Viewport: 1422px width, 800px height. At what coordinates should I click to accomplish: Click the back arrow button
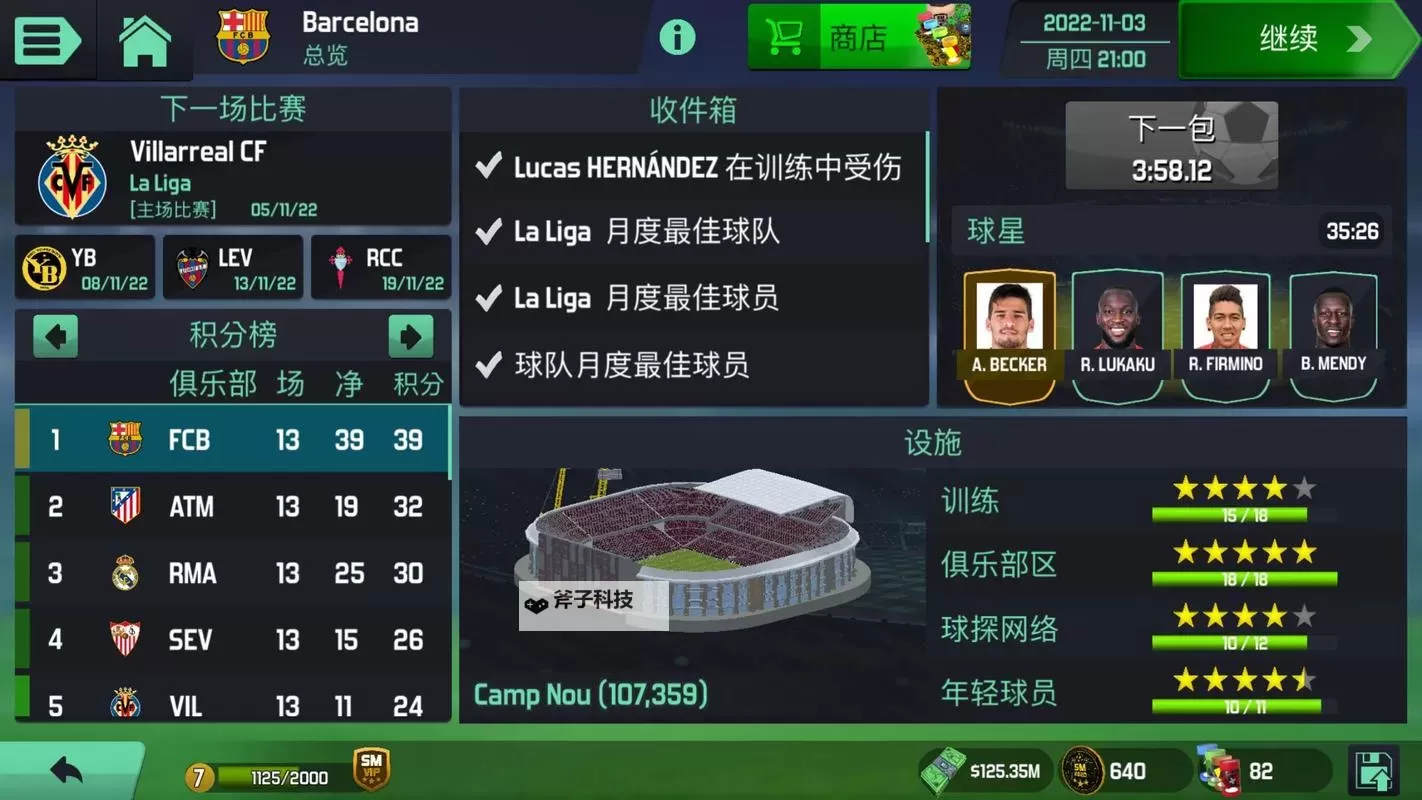[67, 770]
